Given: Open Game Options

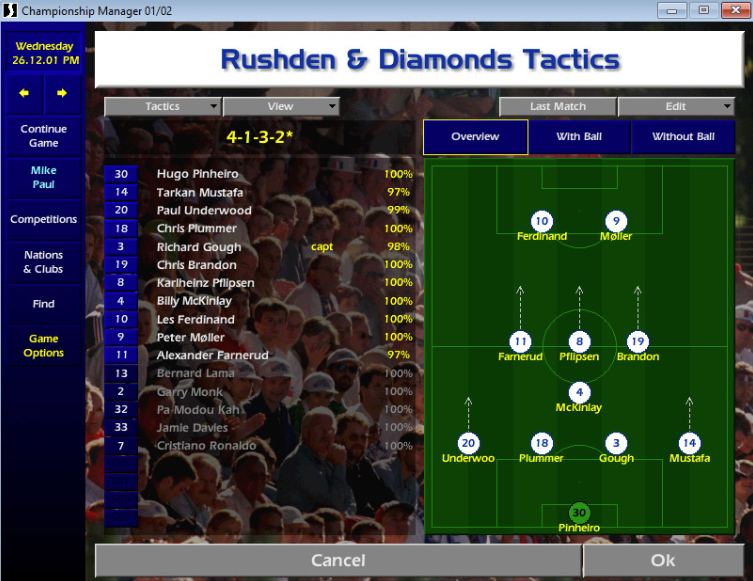Looking at the screenshot, I should 43,346.
